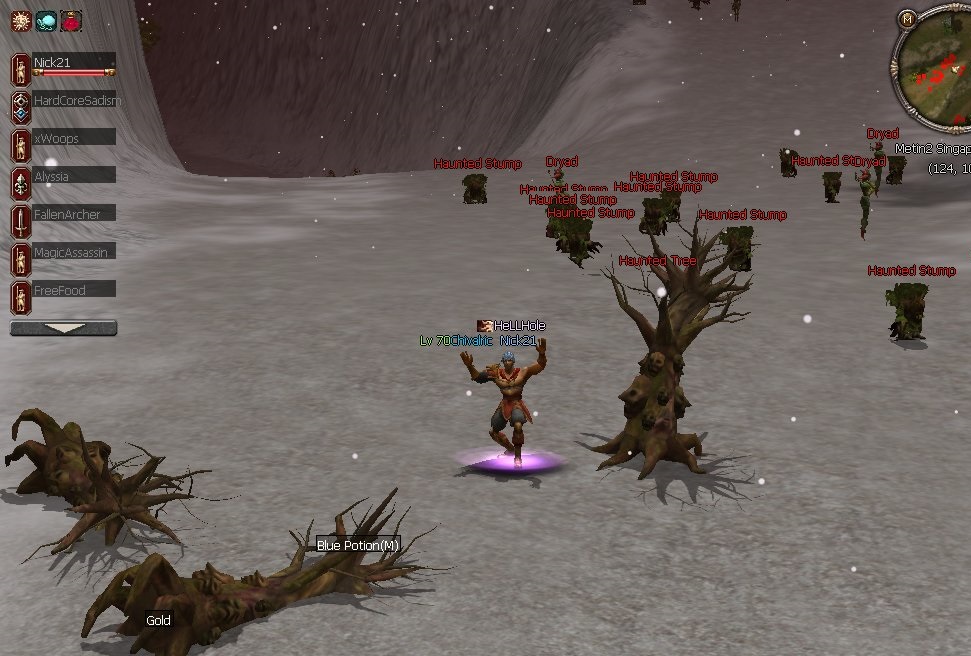Screen dimensions: 971x656
Task: Click the teal swirl buff icon
Action: [46, 20]
